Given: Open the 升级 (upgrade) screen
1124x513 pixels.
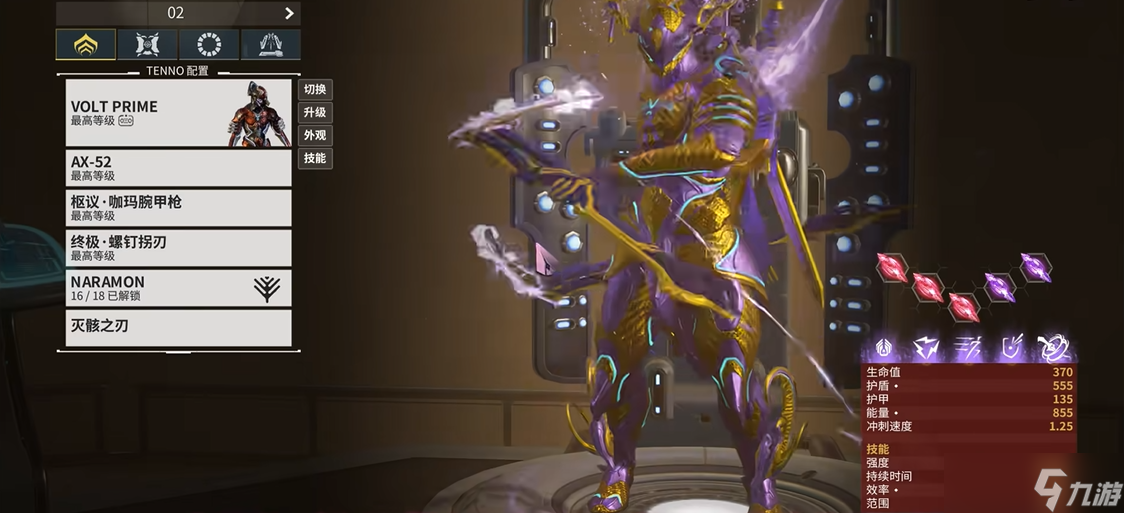Looking at the screenshot, I should 315,112.
